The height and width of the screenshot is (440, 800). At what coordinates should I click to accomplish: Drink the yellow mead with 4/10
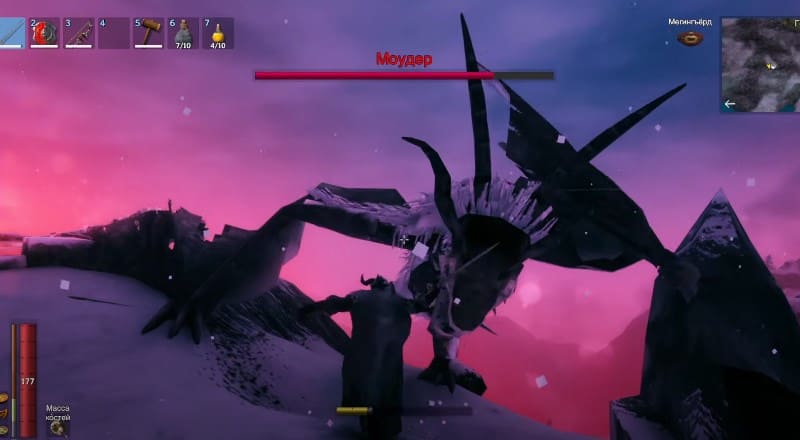coord(217,33)
